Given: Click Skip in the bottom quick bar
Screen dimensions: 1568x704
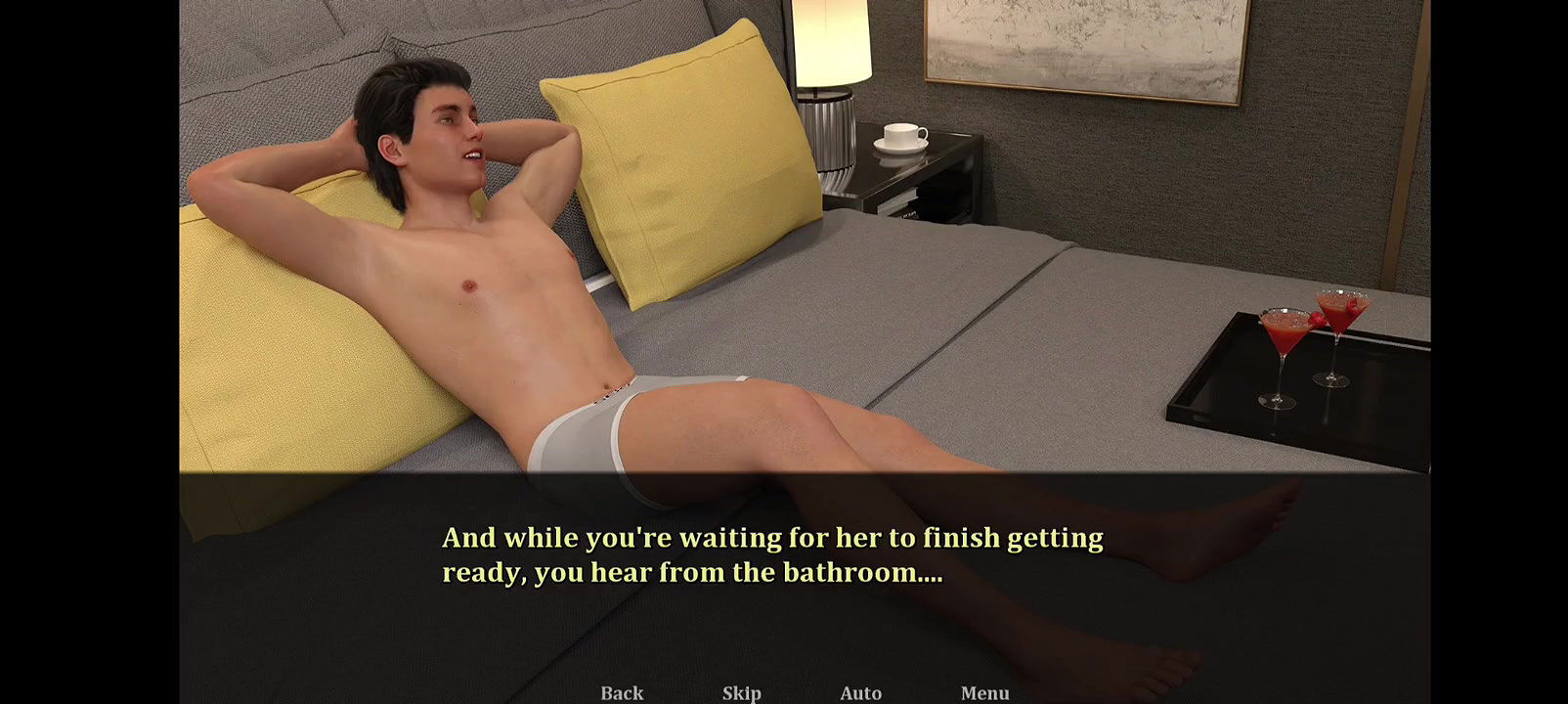Looking at the screenshot, I should click(x=741, y=693).
